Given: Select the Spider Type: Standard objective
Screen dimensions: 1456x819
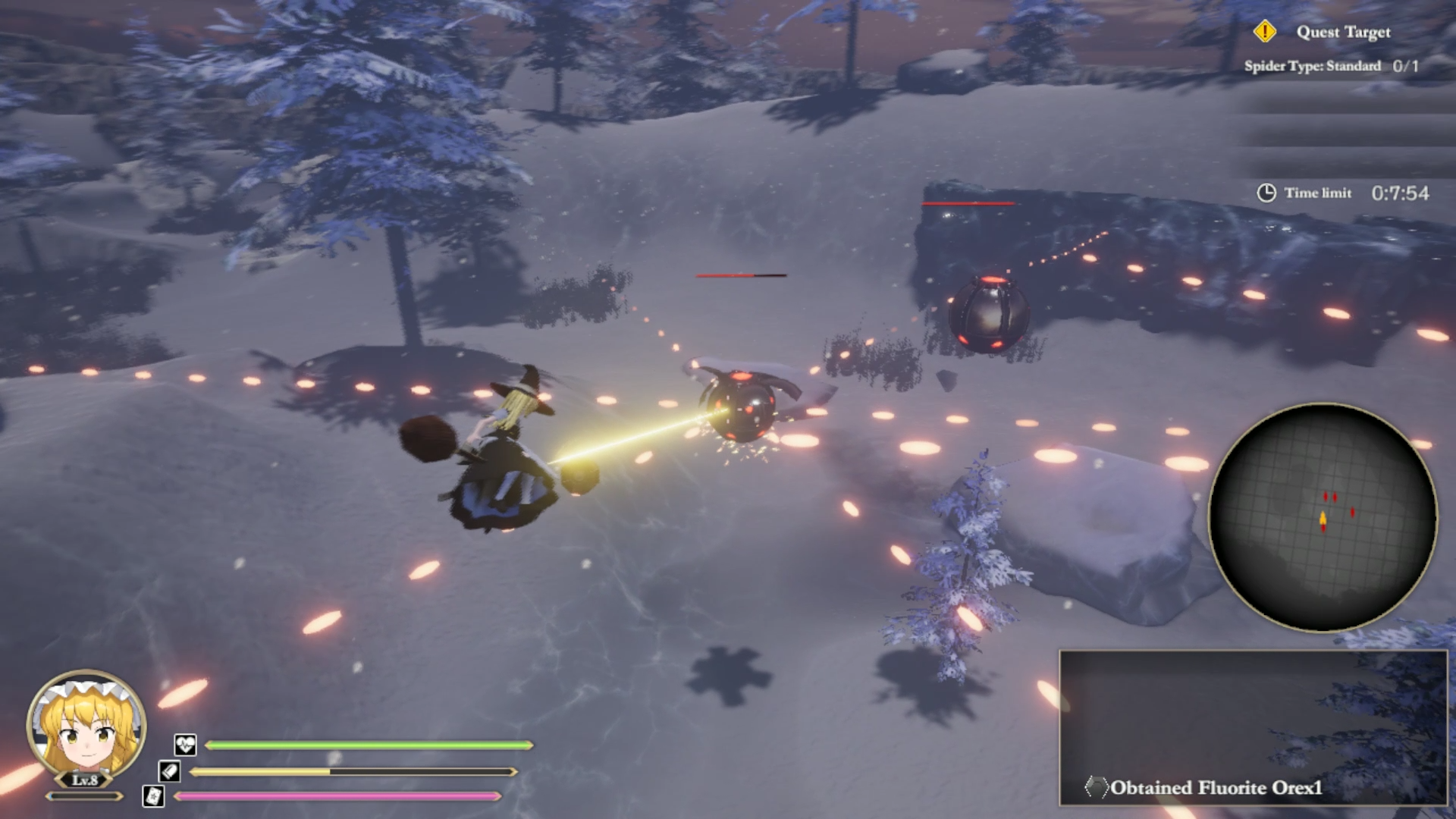Looking at the screenshot, I should (x=1330, y=66).
